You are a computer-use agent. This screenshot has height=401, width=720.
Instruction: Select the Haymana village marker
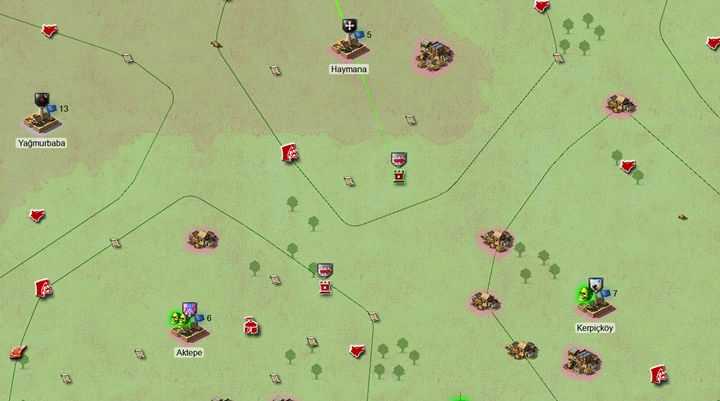pos(349,45)
